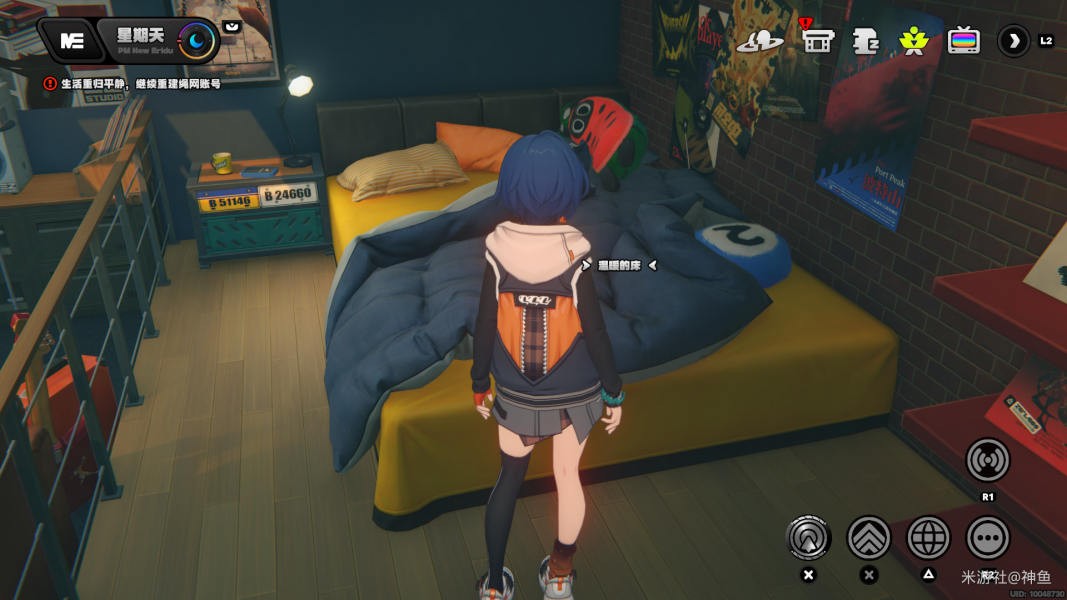Open the globe map button

[928, 538]
